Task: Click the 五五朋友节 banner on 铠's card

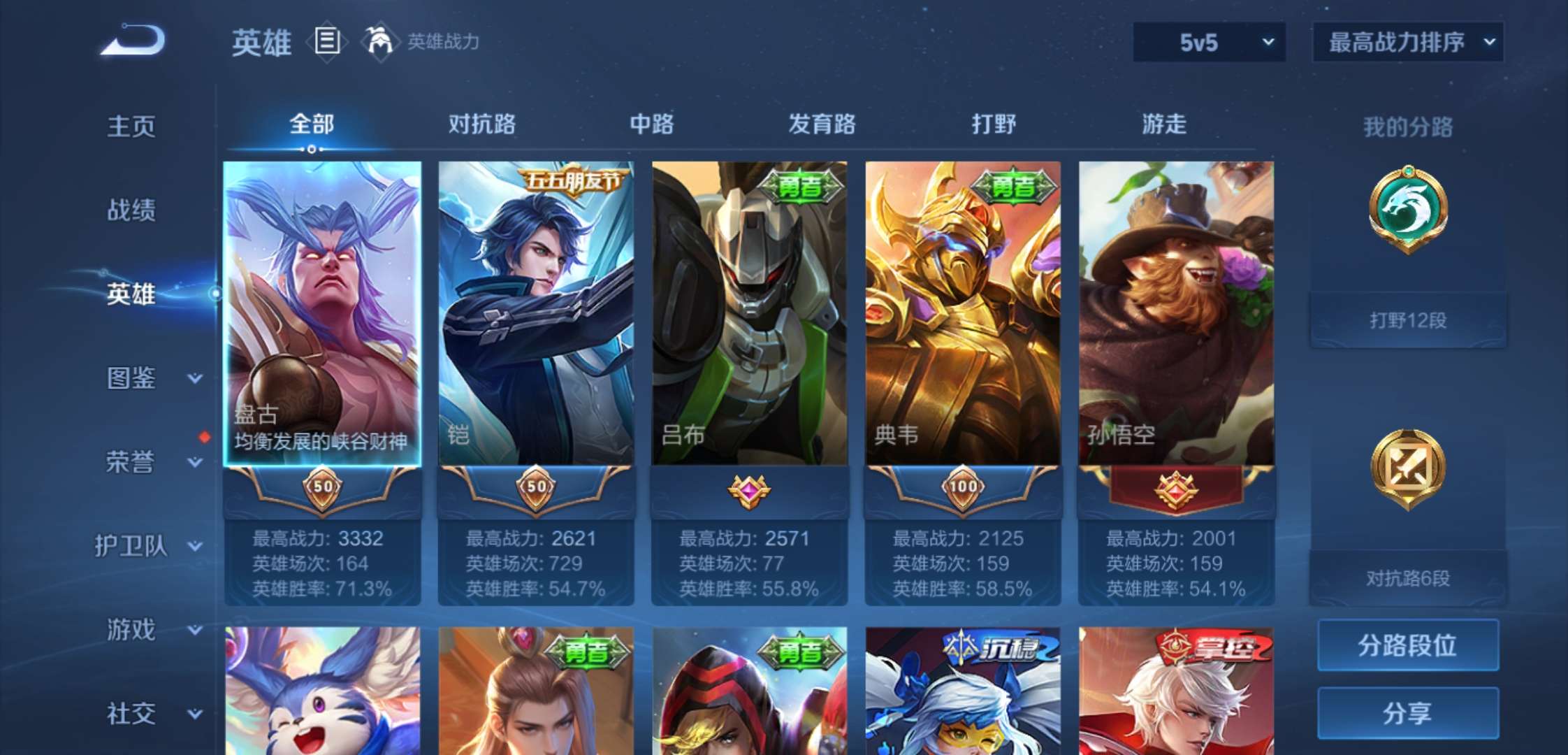Action: tap(574, 182)
